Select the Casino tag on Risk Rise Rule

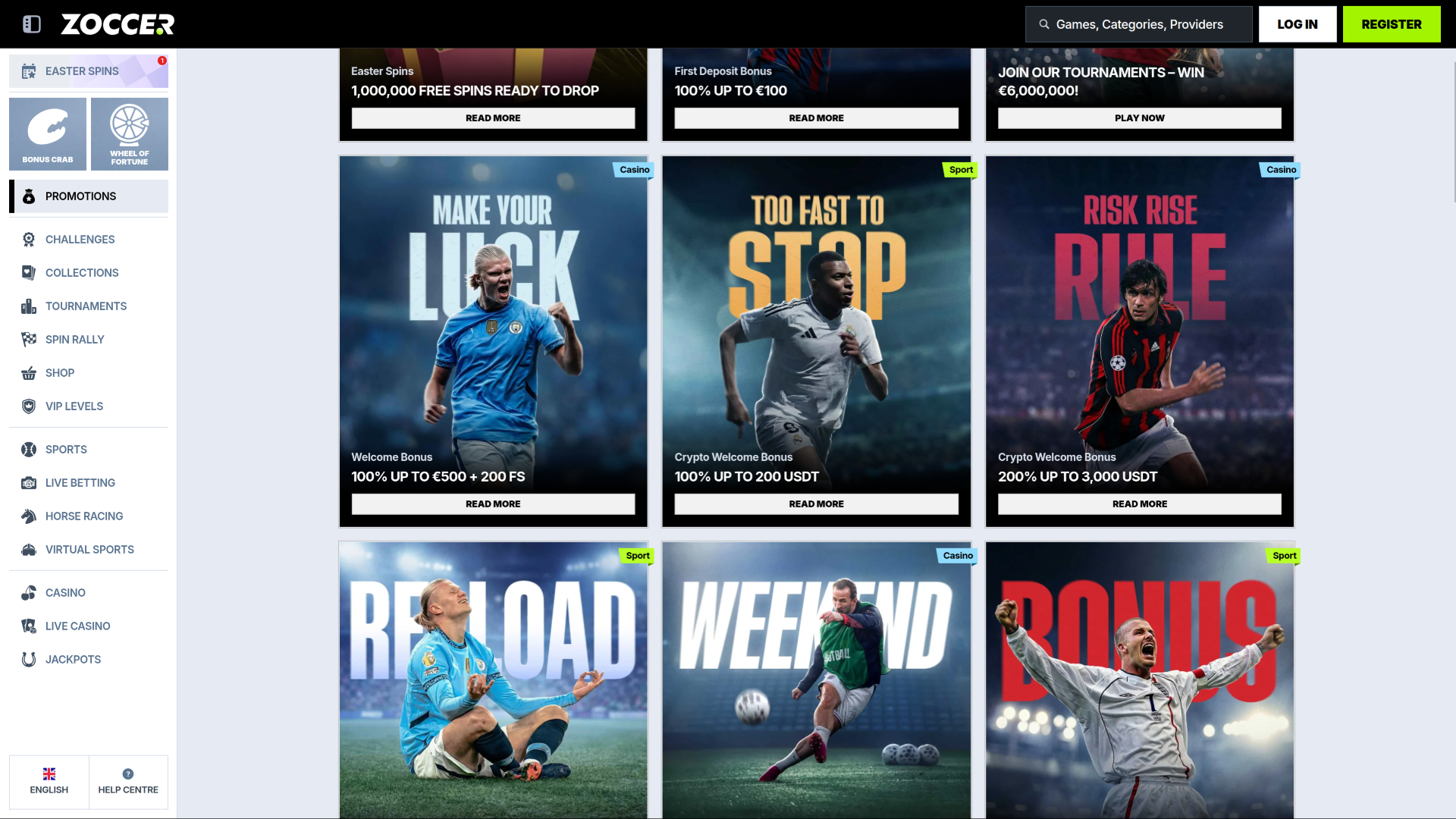[1280, 170]
